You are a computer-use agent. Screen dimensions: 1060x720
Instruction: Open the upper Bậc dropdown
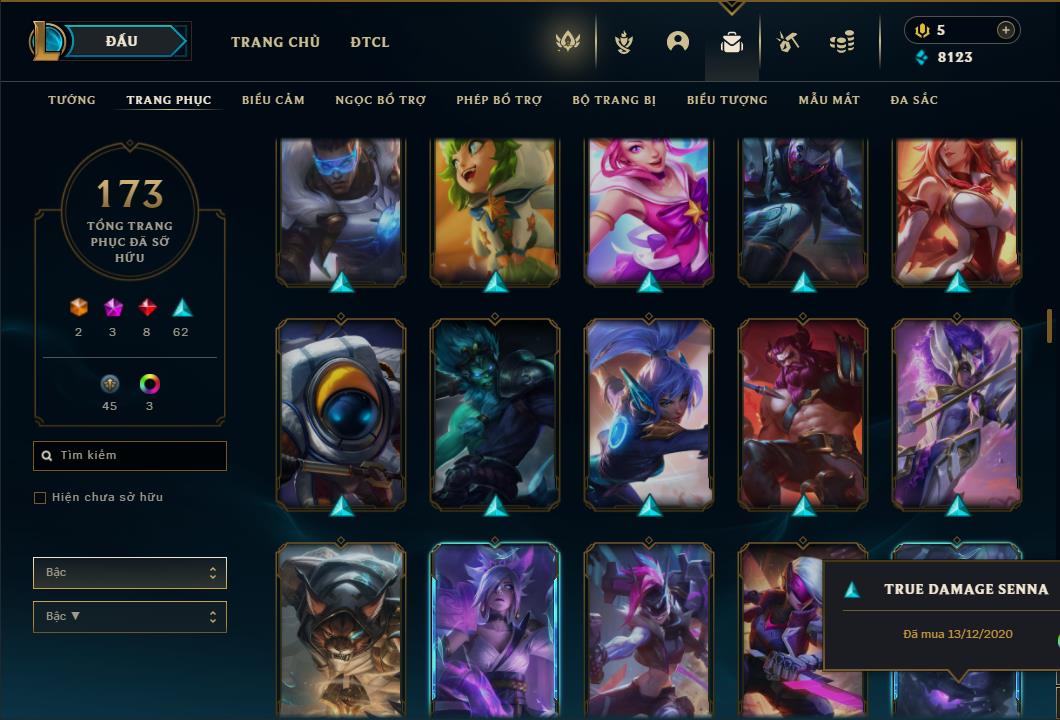[130, 573]
